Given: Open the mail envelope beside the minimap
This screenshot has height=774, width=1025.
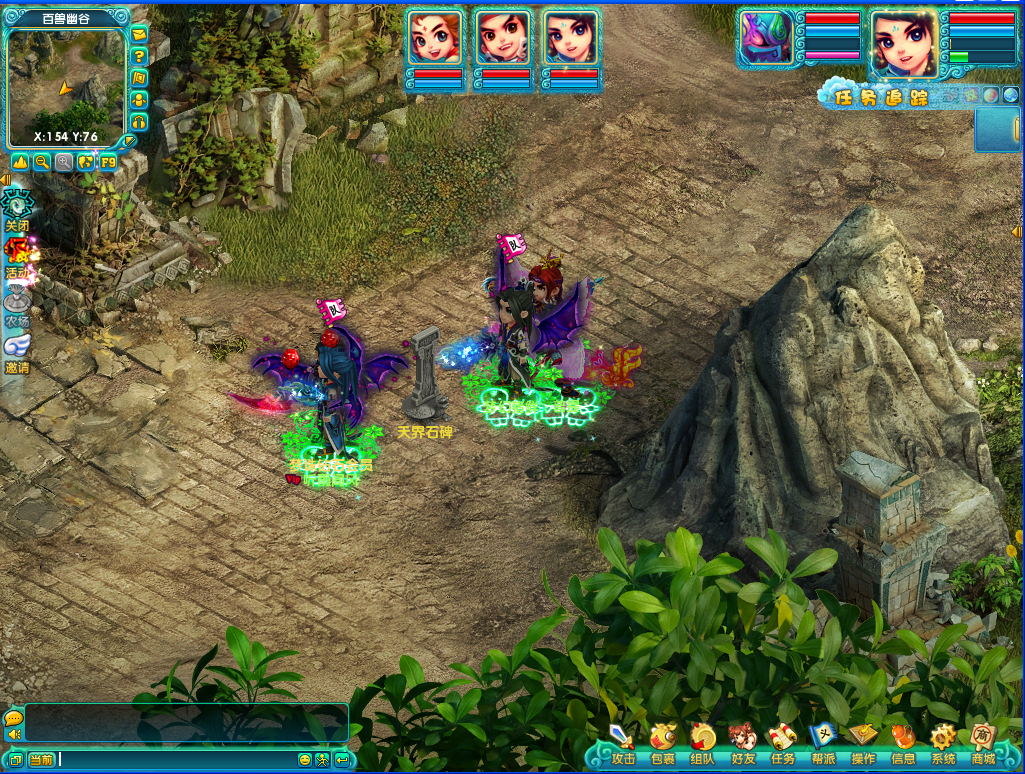Looking at the screenshot, I should click(x=139, y=35).
